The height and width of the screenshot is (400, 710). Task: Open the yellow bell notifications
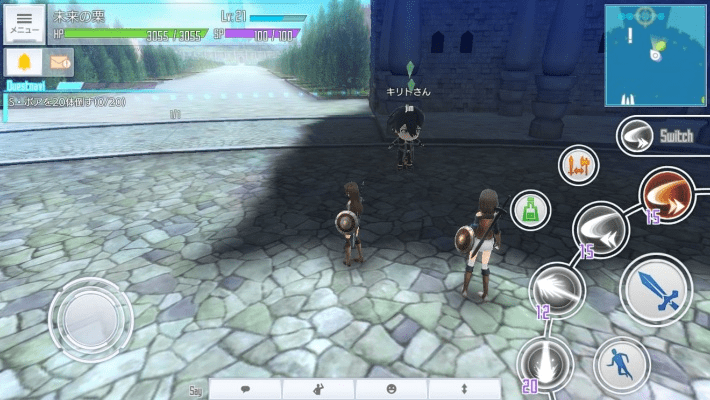pos(24,63)
